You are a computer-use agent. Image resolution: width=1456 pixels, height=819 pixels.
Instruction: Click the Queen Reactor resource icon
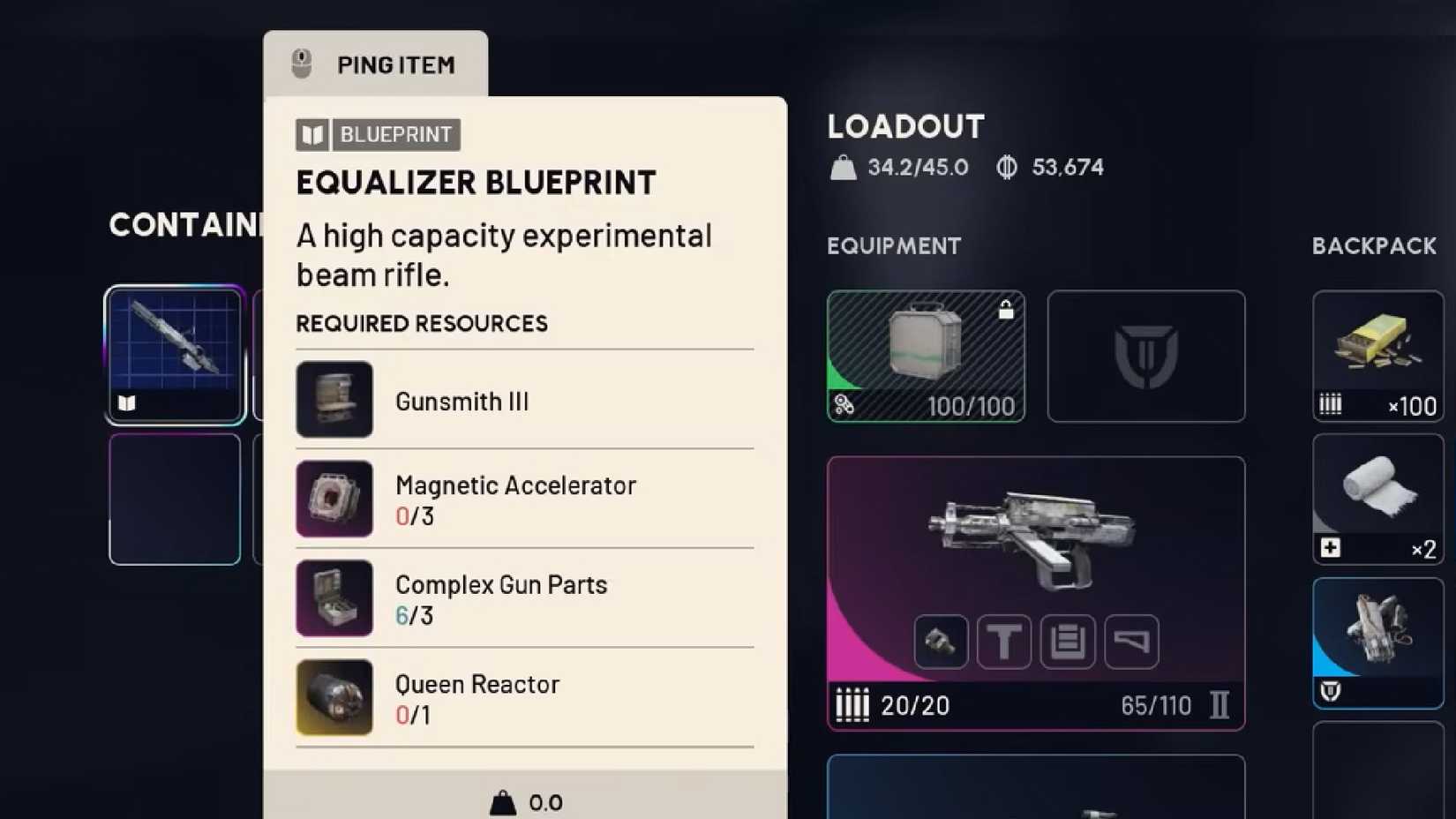click(x=334, y=698)
